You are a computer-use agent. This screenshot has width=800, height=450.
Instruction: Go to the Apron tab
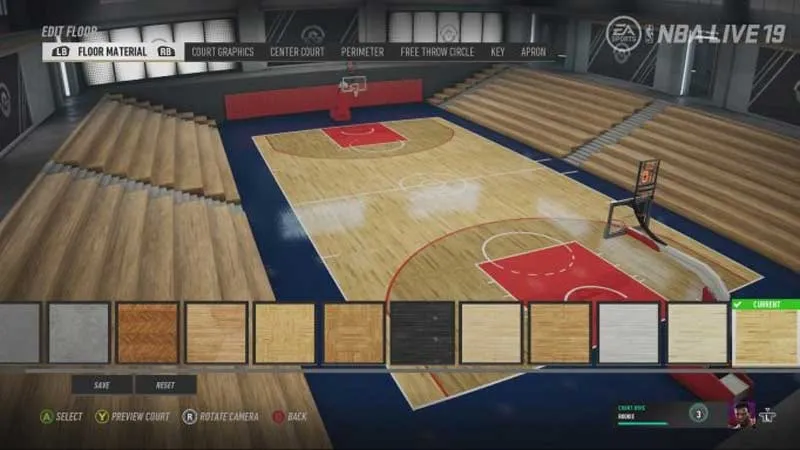533,51
